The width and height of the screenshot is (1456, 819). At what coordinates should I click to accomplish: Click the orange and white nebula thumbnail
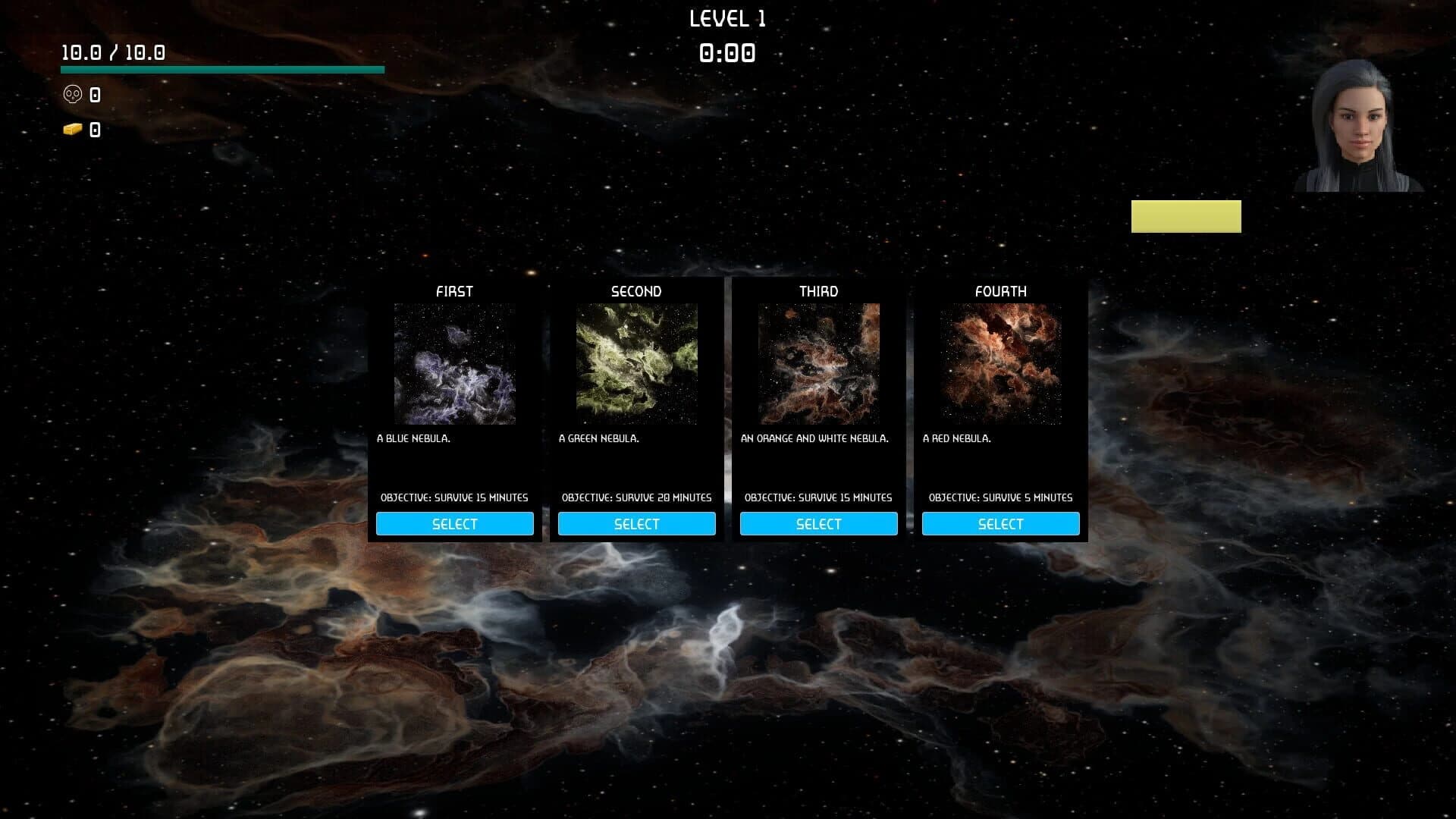819,365
